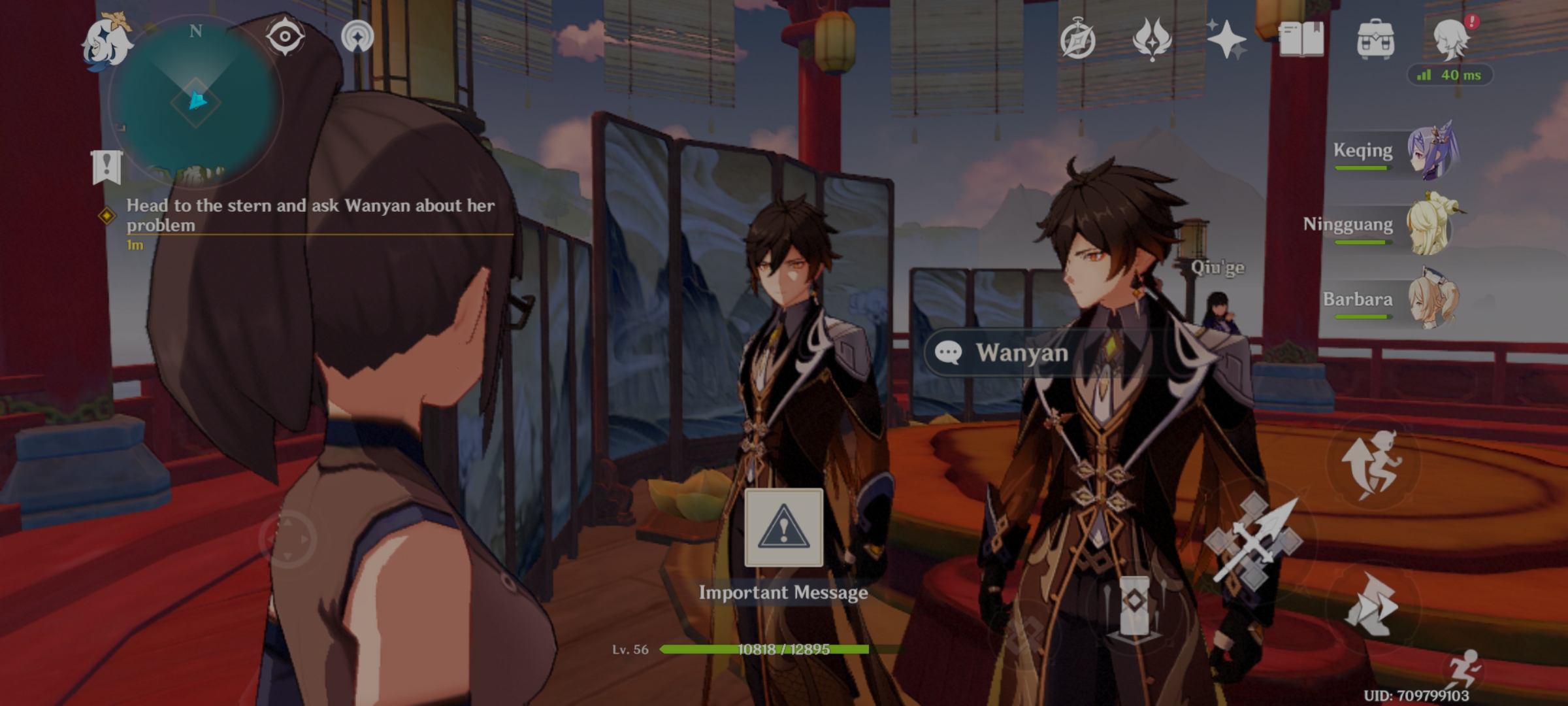Open the Adventurer Handbook book icon
The height and width of the screenshot is (706, 1568).
point(1301,39)
